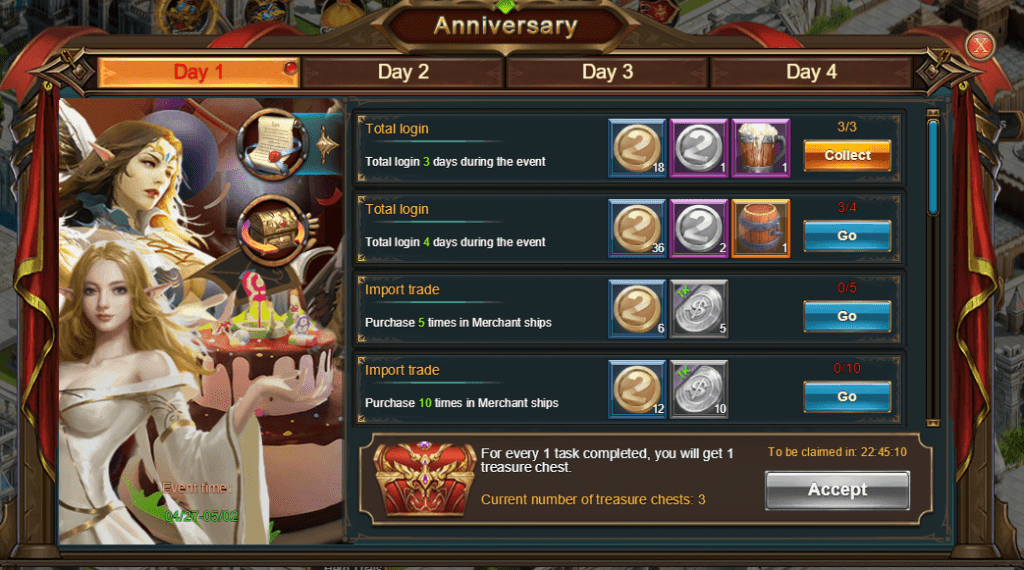Image resolution: width=1024 pixels, height=570 pixels.
Task: Accept the treasure chests
Action: tap(837, 490)
